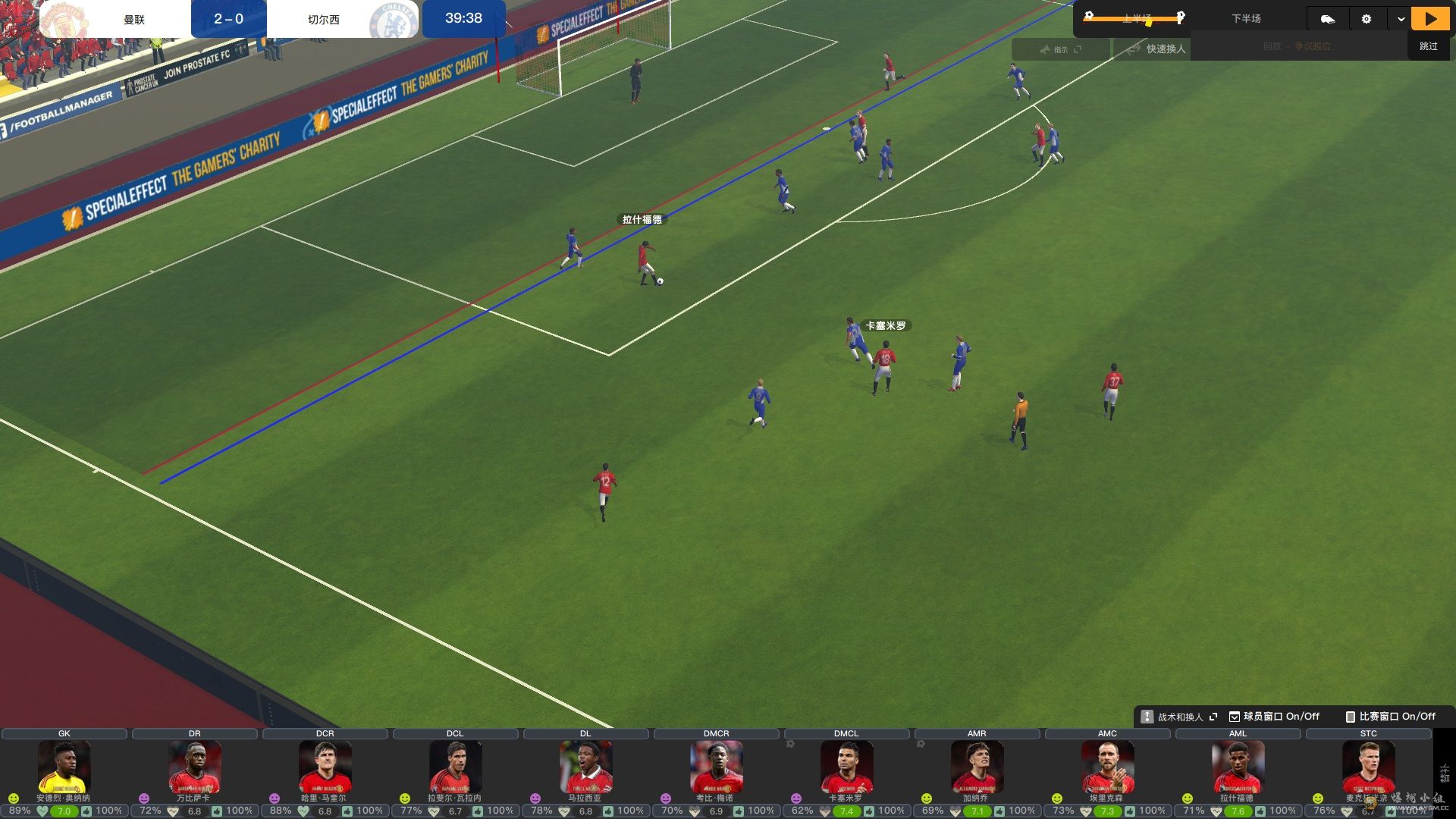Click the STC position label

1368,733
